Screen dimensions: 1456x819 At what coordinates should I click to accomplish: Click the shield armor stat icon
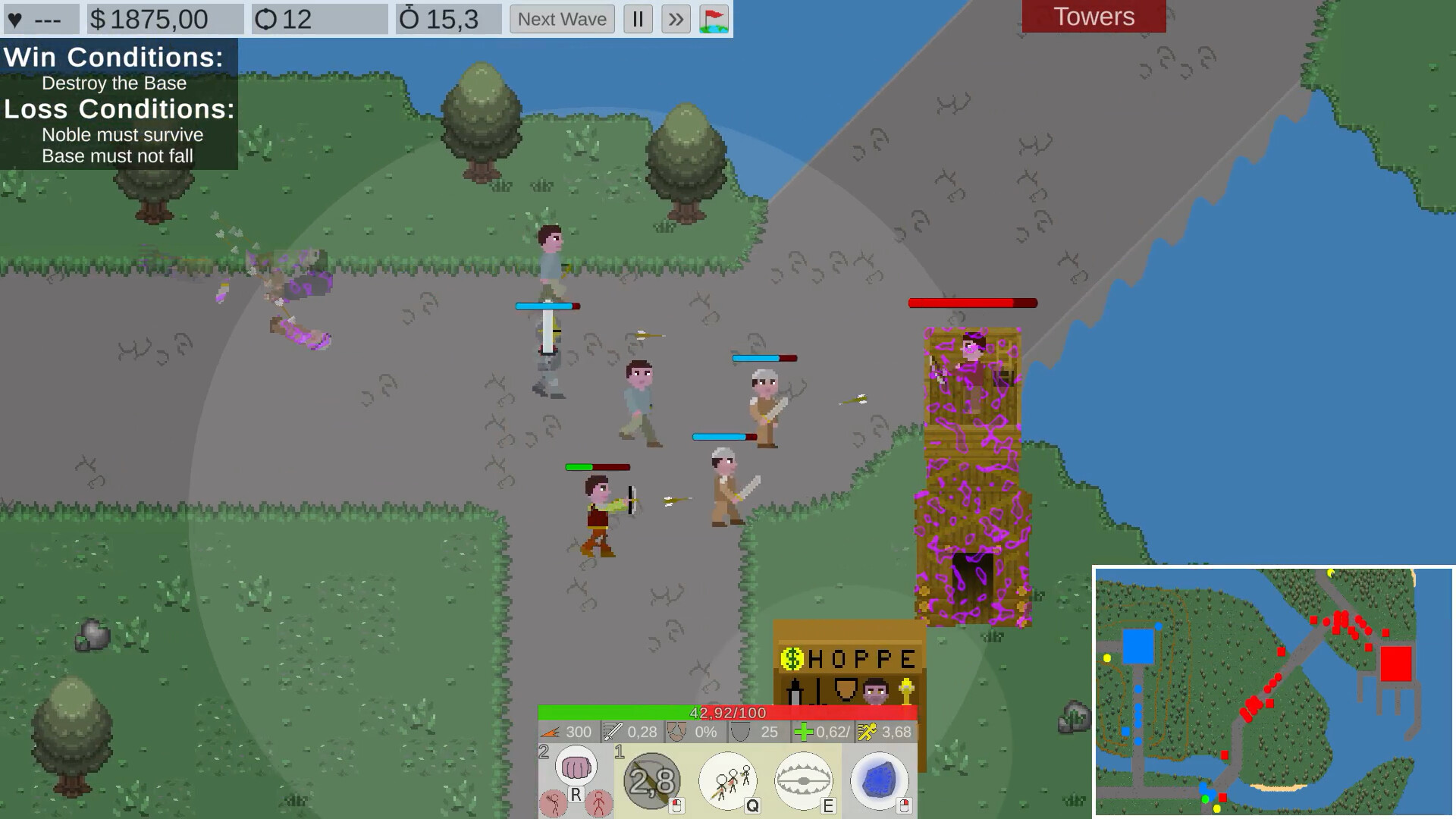coord(739,732)
